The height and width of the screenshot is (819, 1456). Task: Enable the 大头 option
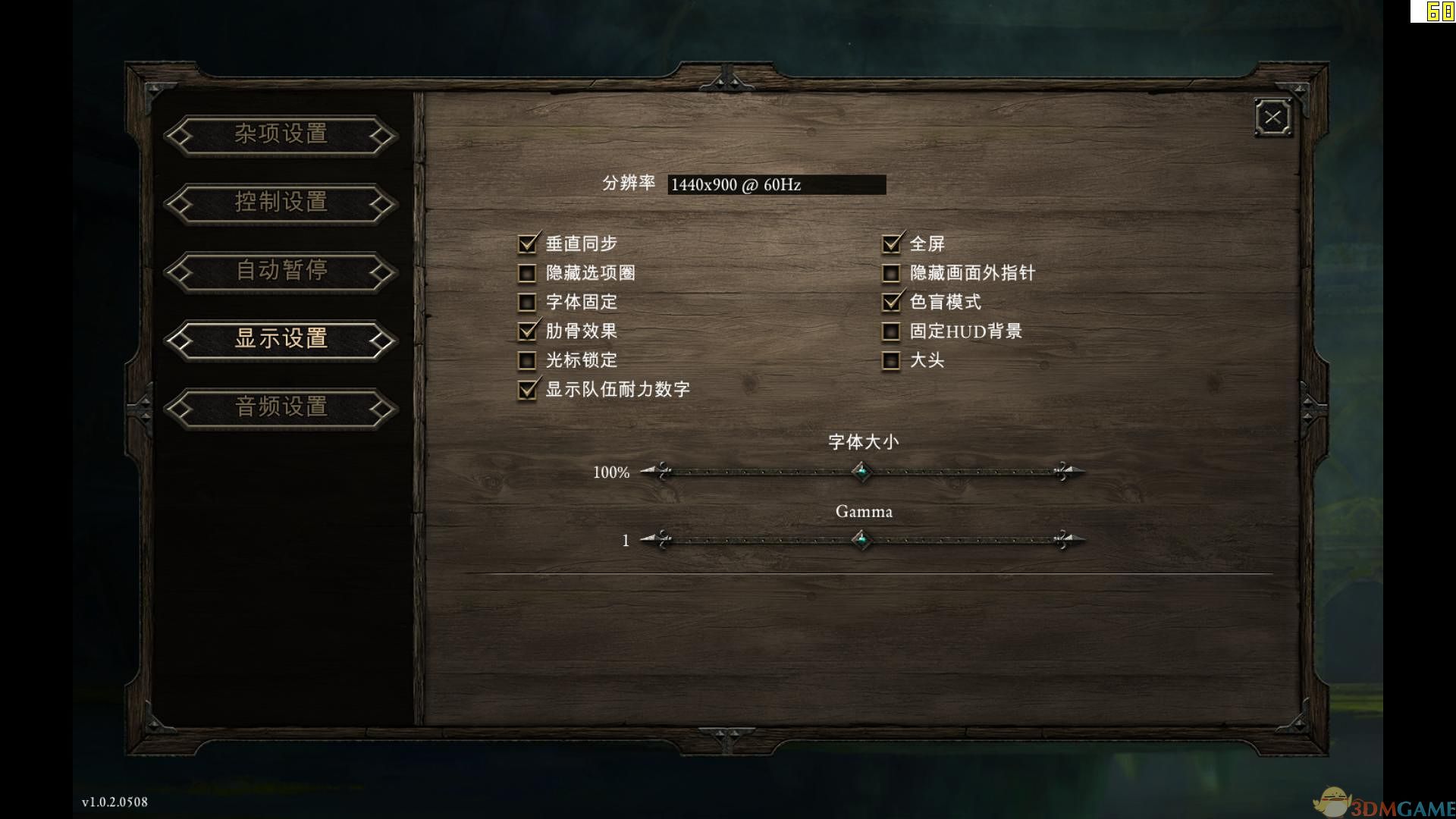[x=891, y=360]
